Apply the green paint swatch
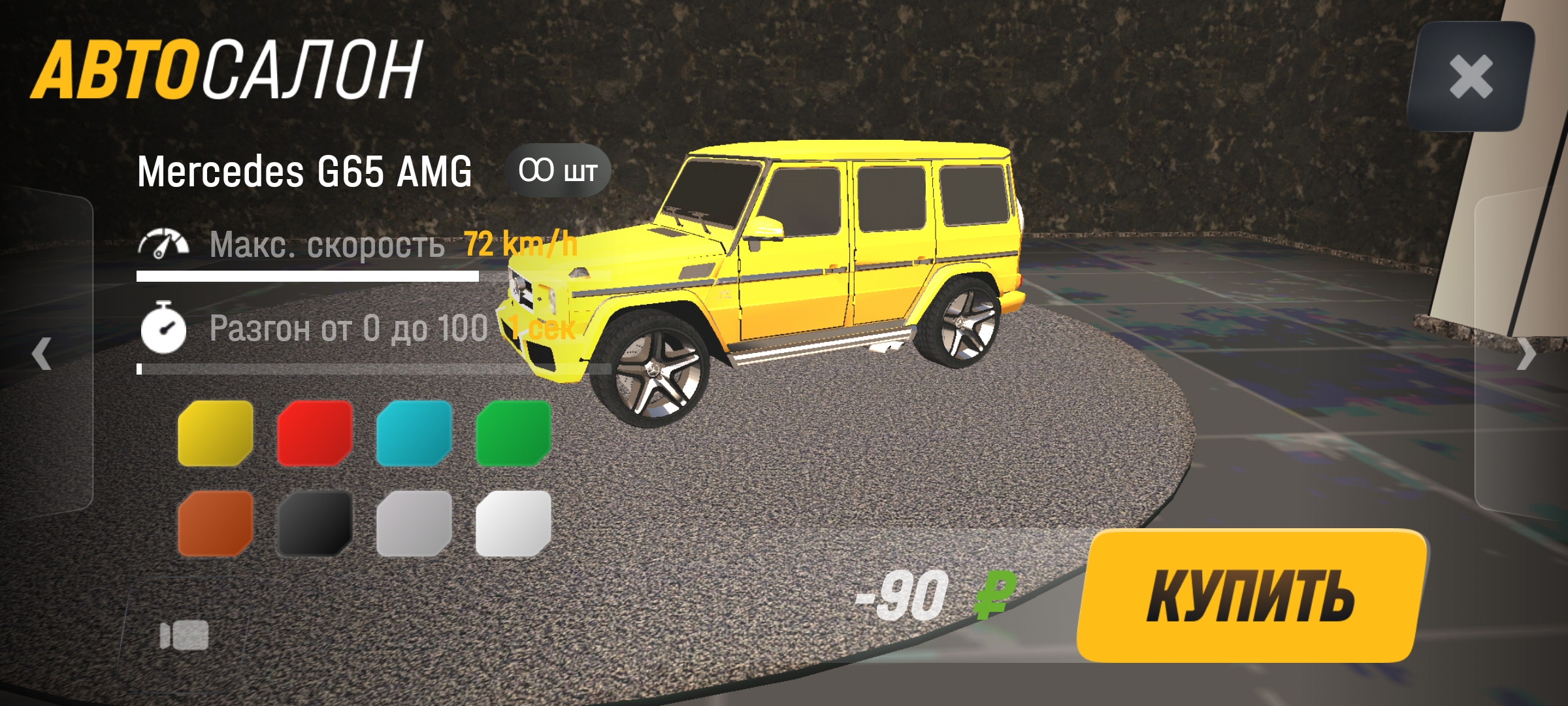Image resolution: width=1568 pixels, height=706 pixels. coord(514,433)
